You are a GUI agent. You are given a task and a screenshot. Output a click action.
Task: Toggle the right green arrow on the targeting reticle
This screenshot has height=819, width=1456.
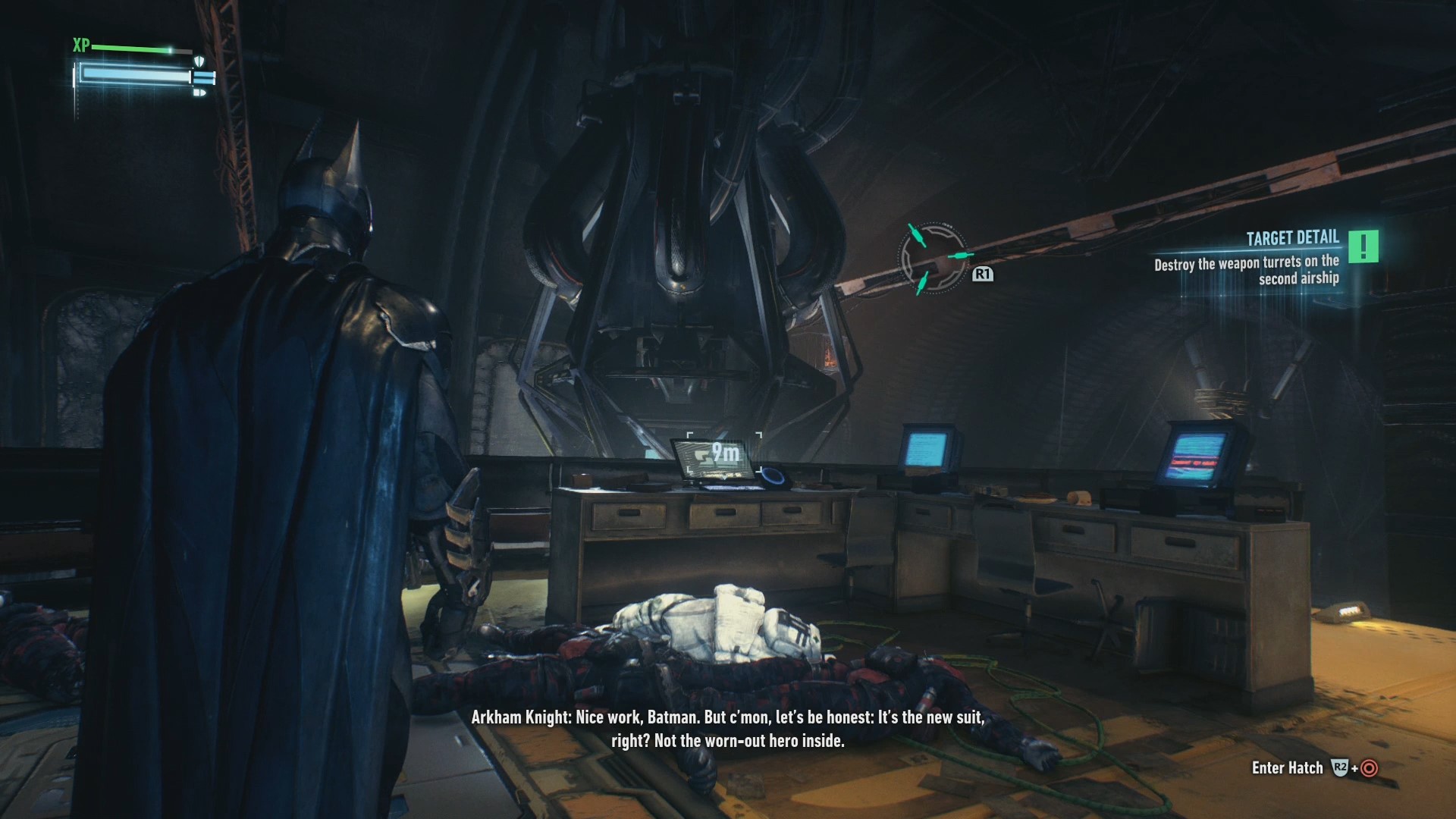tap(961, 255)
